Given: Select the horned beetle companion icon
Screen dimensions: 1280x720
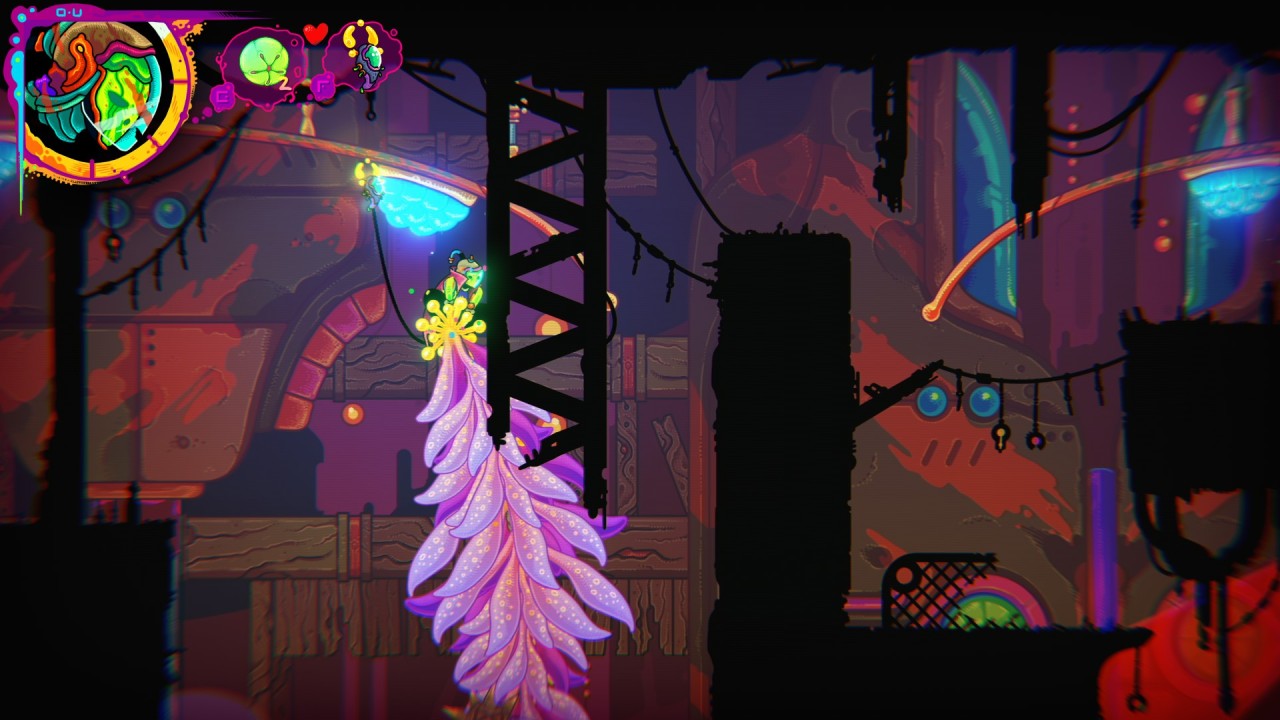Looking at the screenshot, I should [362, 55].
